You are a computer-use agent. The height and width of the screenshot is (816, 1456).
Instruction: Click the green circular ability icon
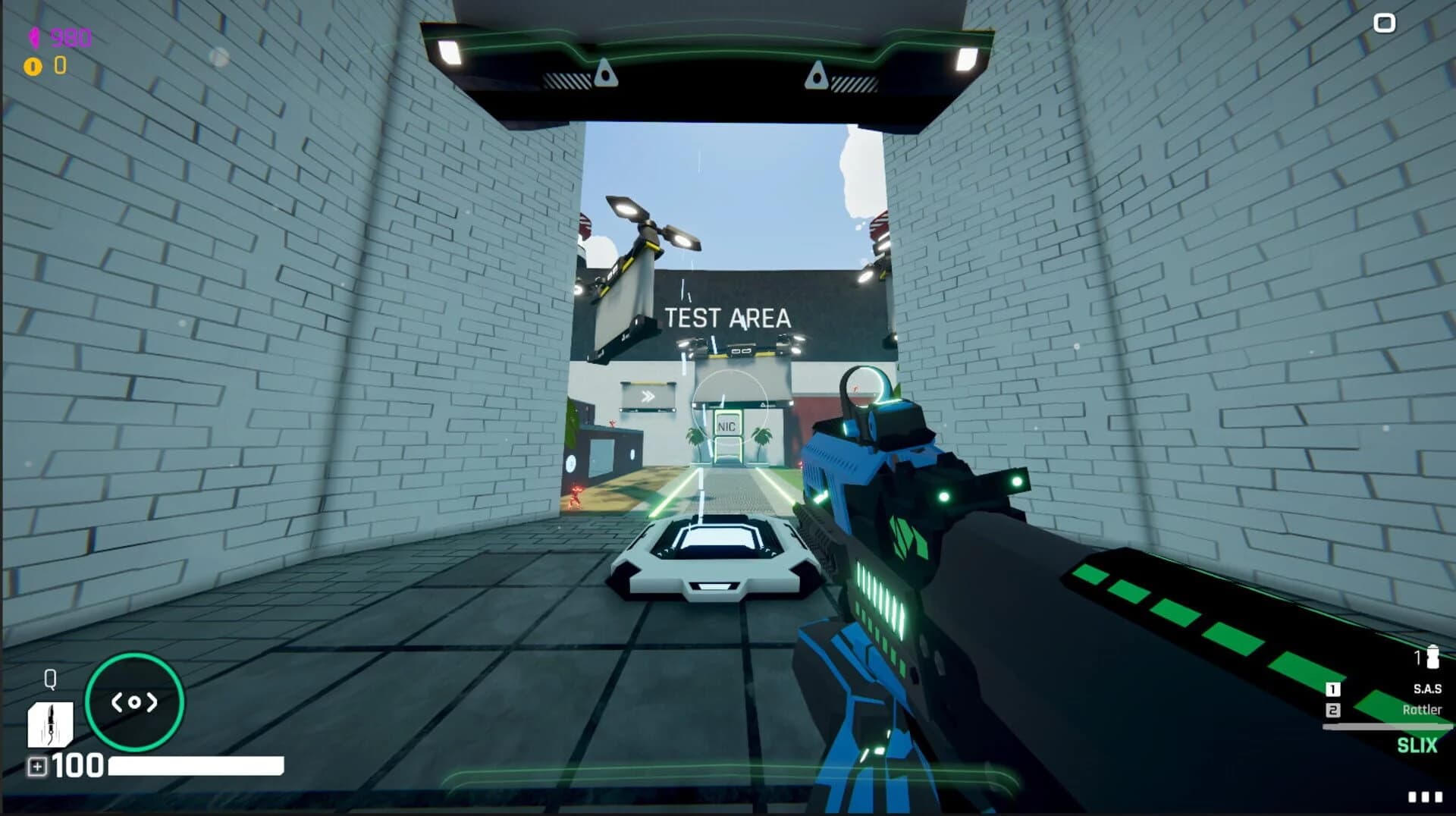pyautogui.click(x=134, y=701)
